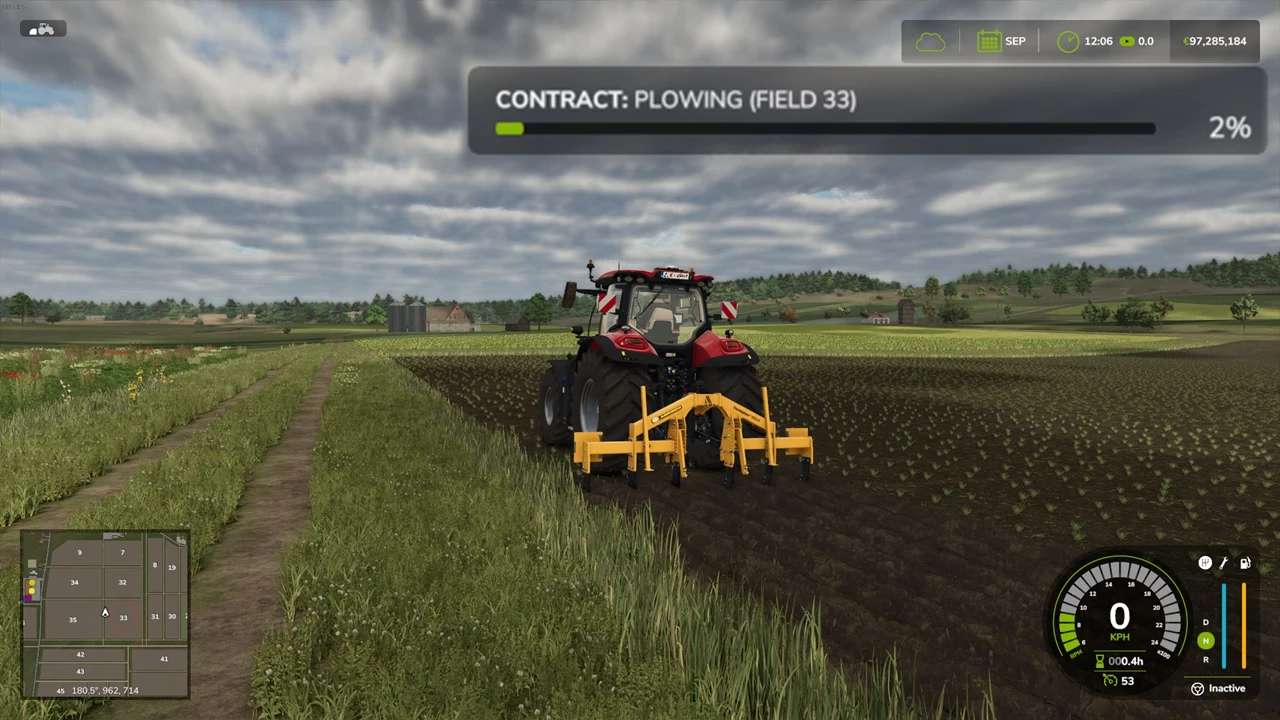Click the hourglass operating-hours icon on the speedometer
This screenshot has height=720, width=1280.
(1099, 660)
